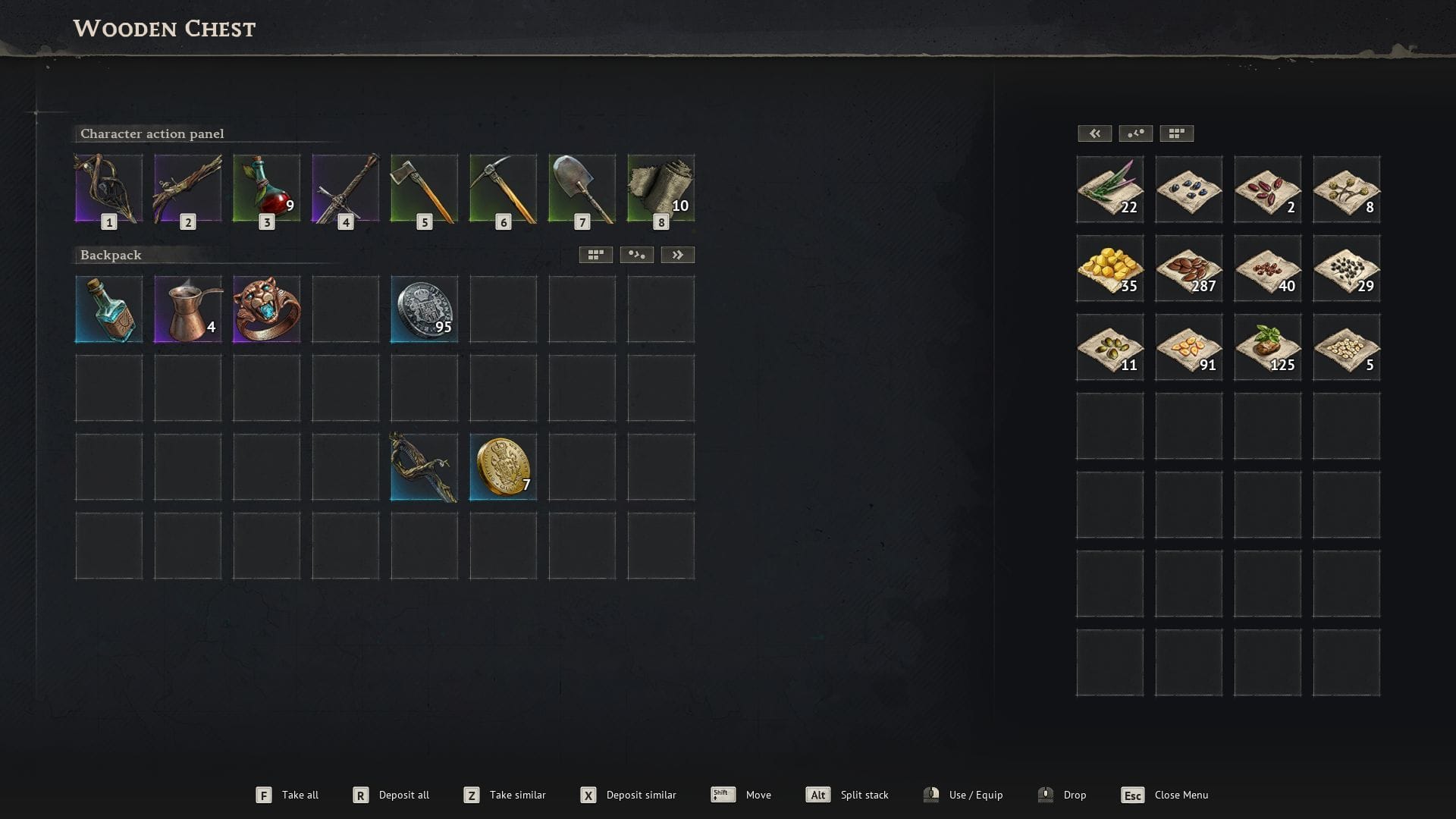Viewport: 1456px width, 819px height.
Task: Equip the sword in action slot 4
Action: (x=345, y=189)
